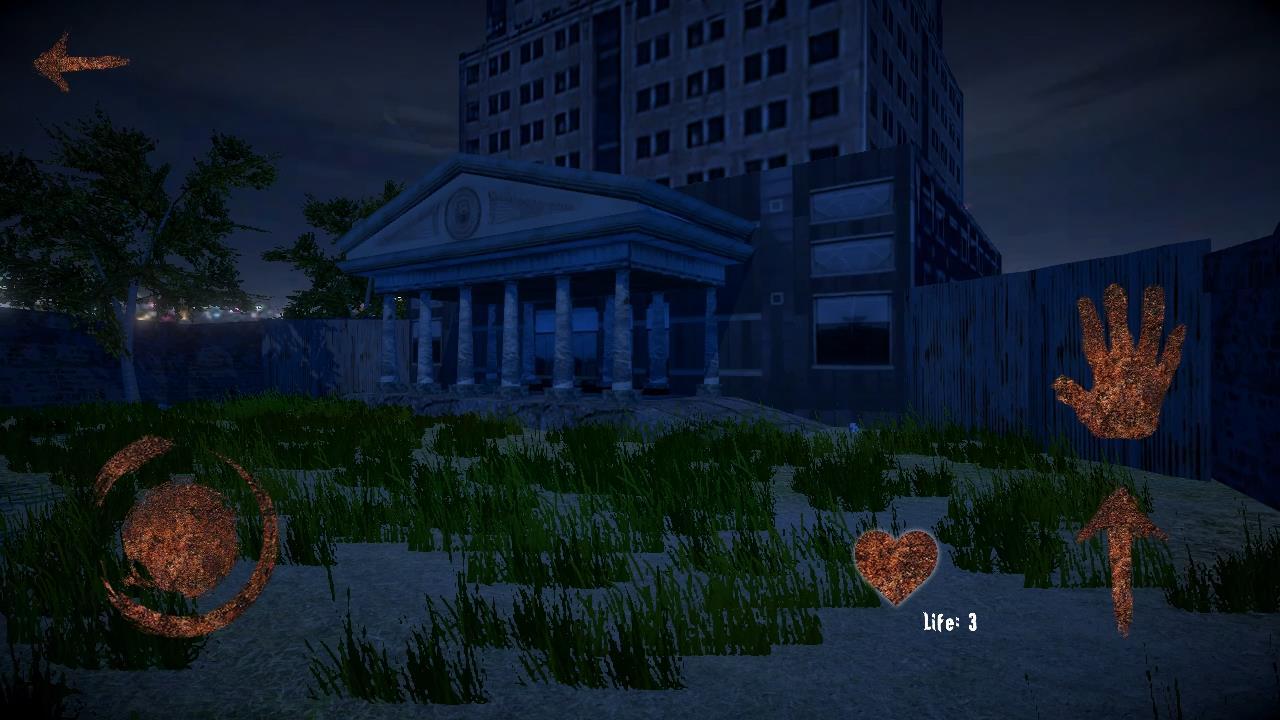
Task: Select the rusty navigation arrow at top left
Action: tap(78, 62)
